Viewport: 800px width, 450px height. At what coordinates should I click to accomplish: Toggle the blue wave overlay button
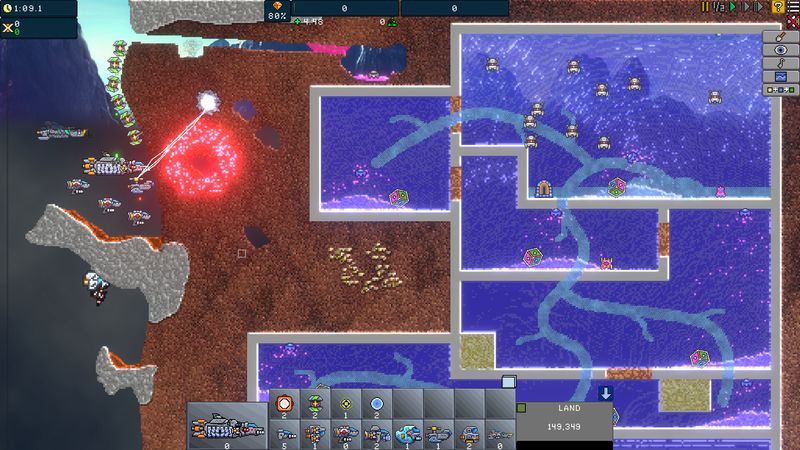780,77
